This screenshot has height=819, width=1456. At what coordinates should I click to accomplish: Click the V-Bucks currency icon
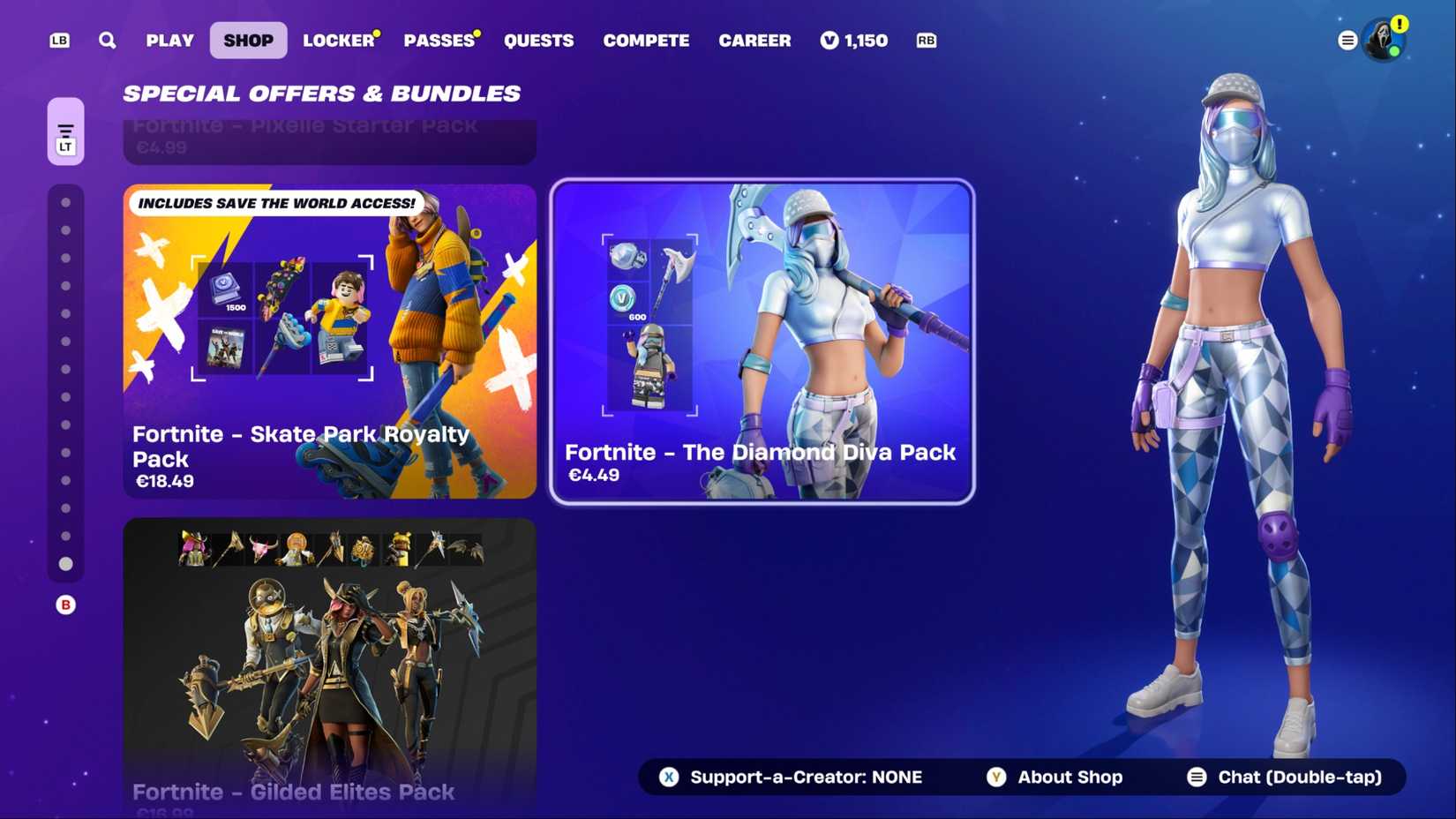(x=828, y=40)
